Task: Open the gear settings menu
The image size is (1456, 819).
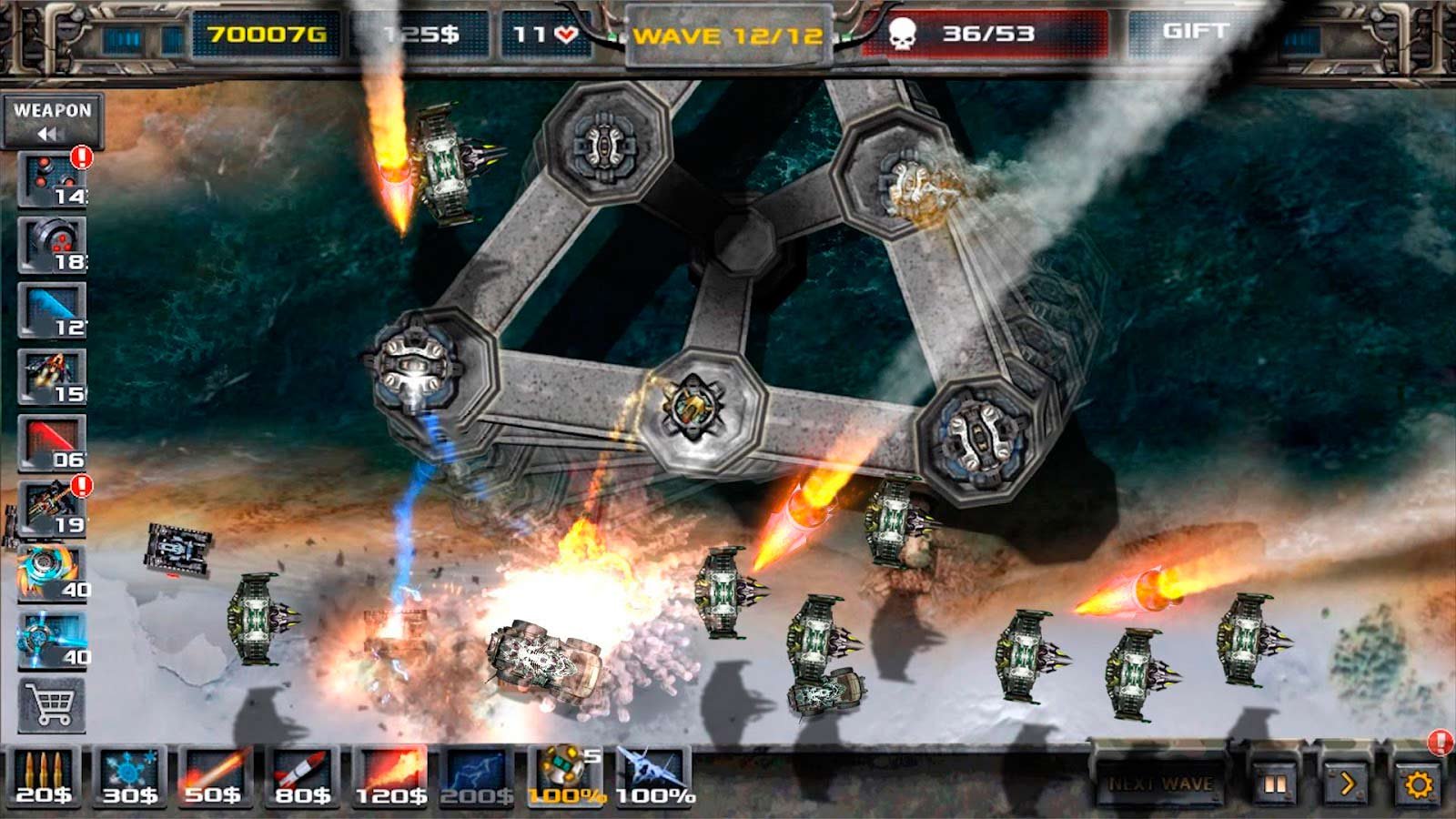Action: [1418, 784]
